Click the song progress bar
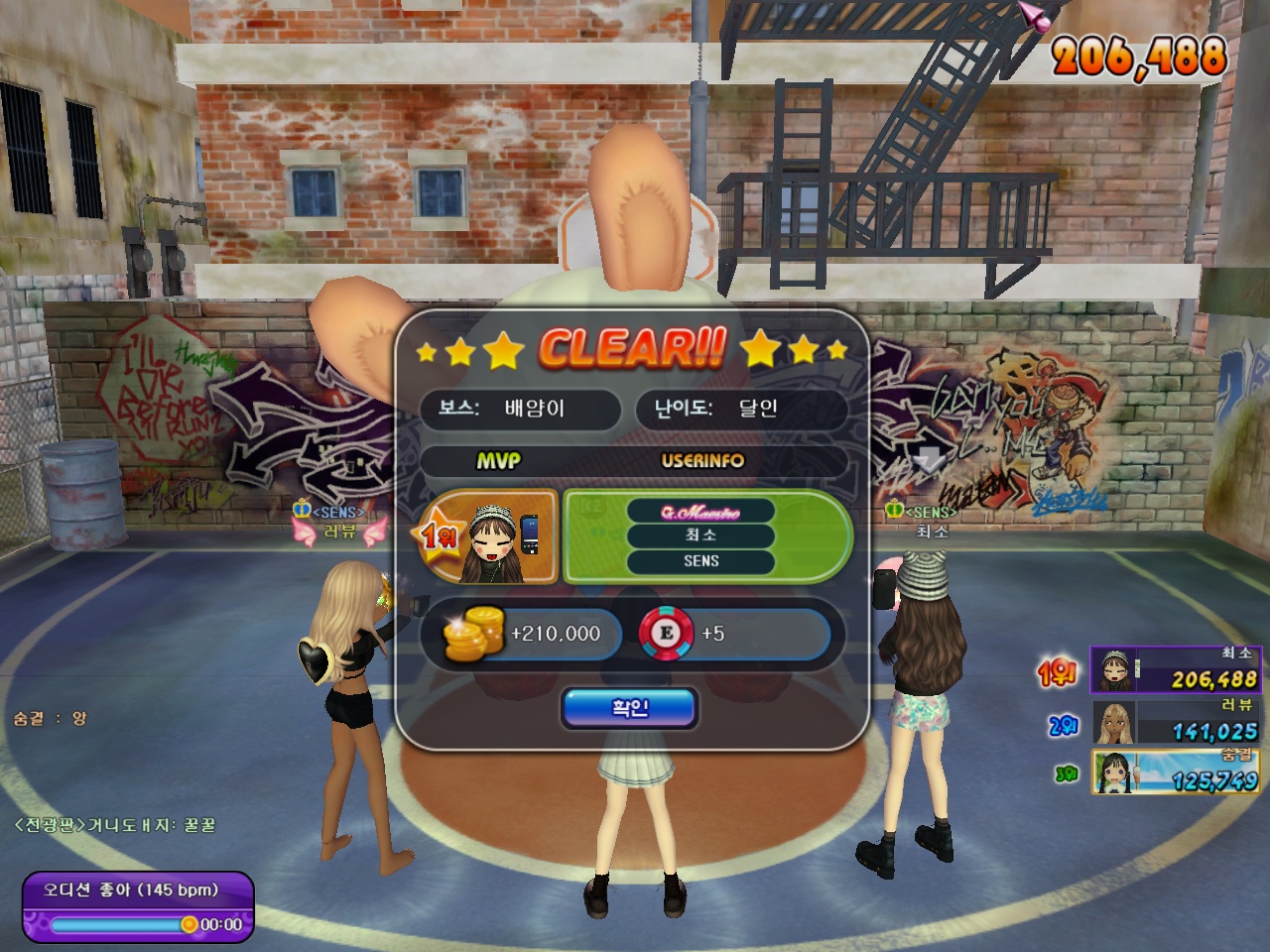The image size is (1270, 952). [117, 924]
